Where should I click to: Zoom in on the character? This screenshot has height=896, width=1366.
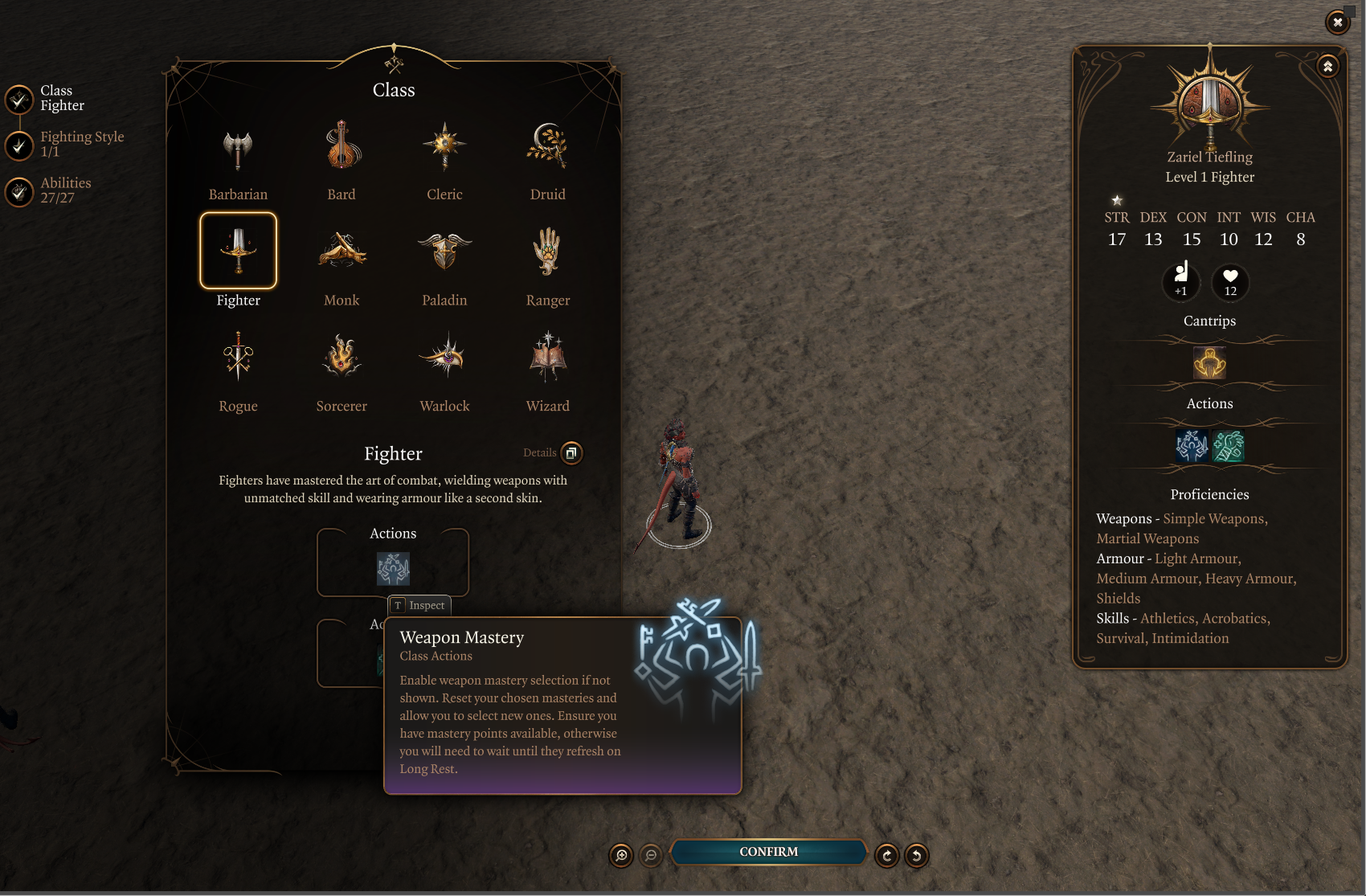pyautogui.click(x=621, y=855)
